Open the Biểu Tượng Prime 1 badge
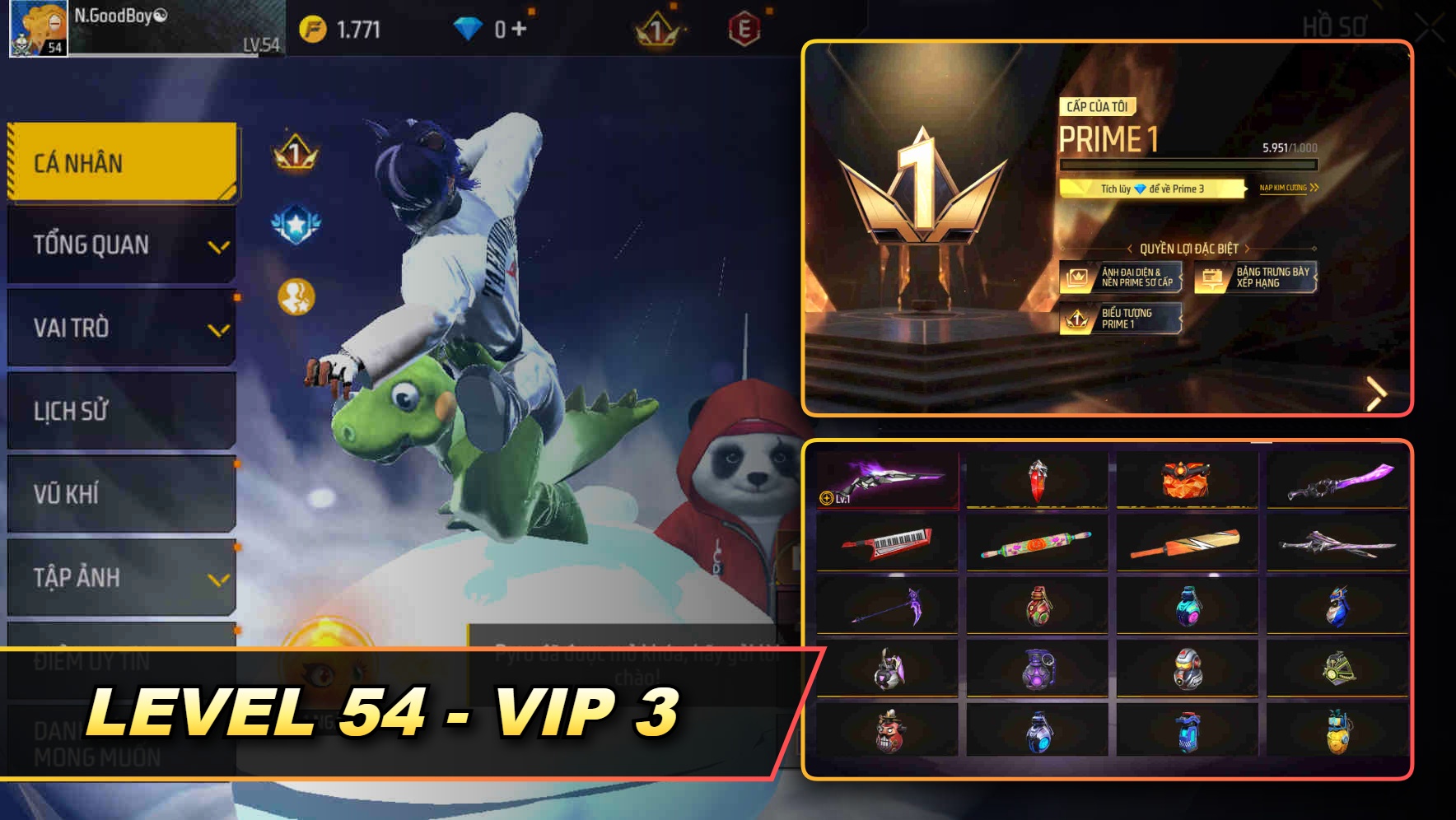This screenshot has width=1456, height=820. pos(1121,319)
